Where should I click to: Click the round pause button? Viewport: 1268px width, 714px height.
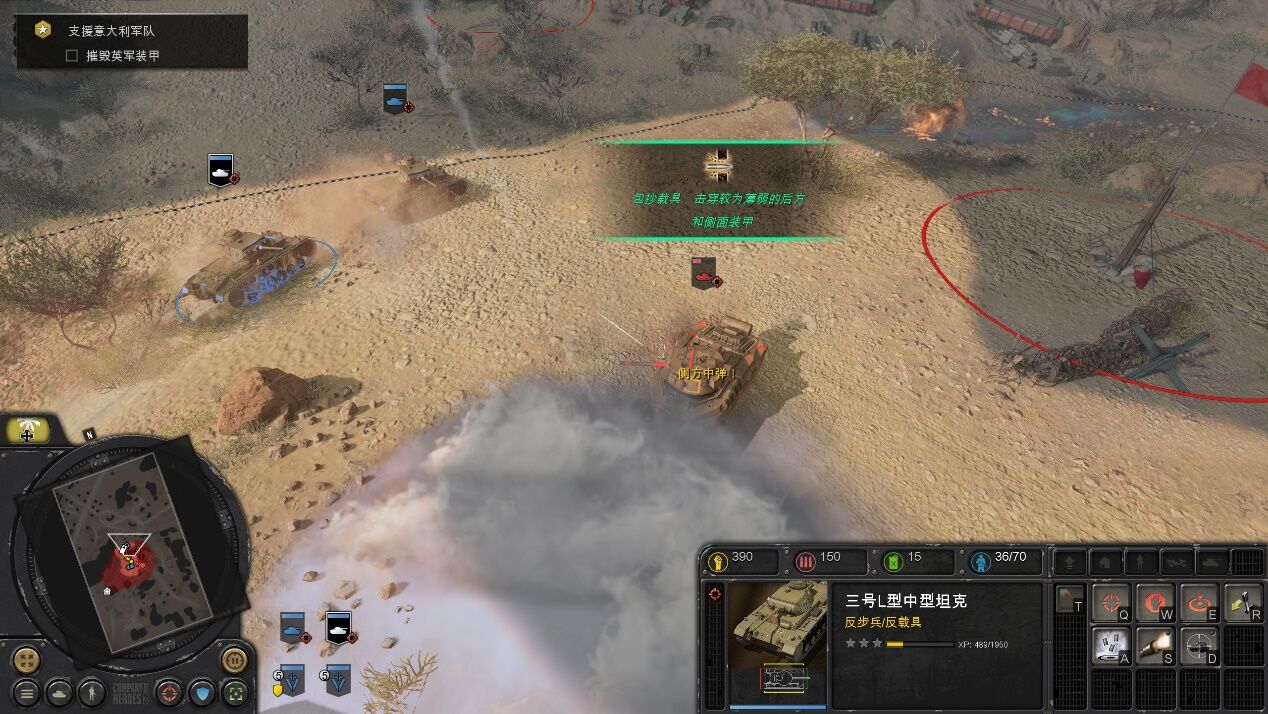(234, 660)
